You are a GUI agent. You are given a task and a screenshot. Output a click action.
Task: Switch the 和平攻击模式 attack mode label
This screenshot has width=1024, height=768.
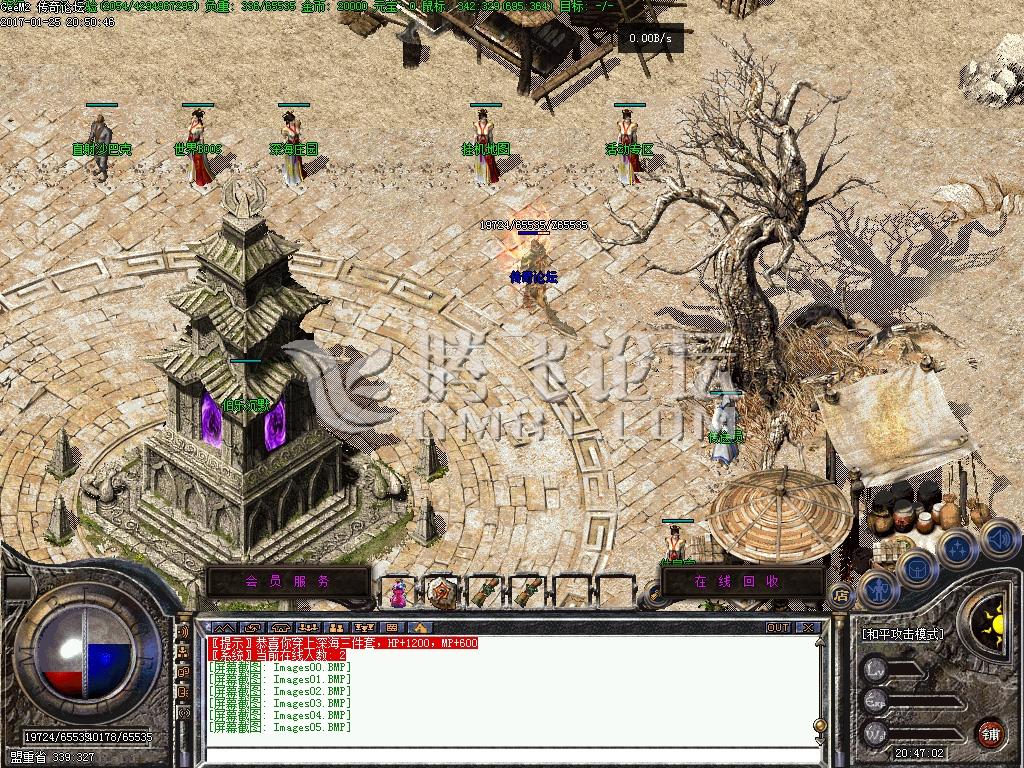[x=903, y=634]
